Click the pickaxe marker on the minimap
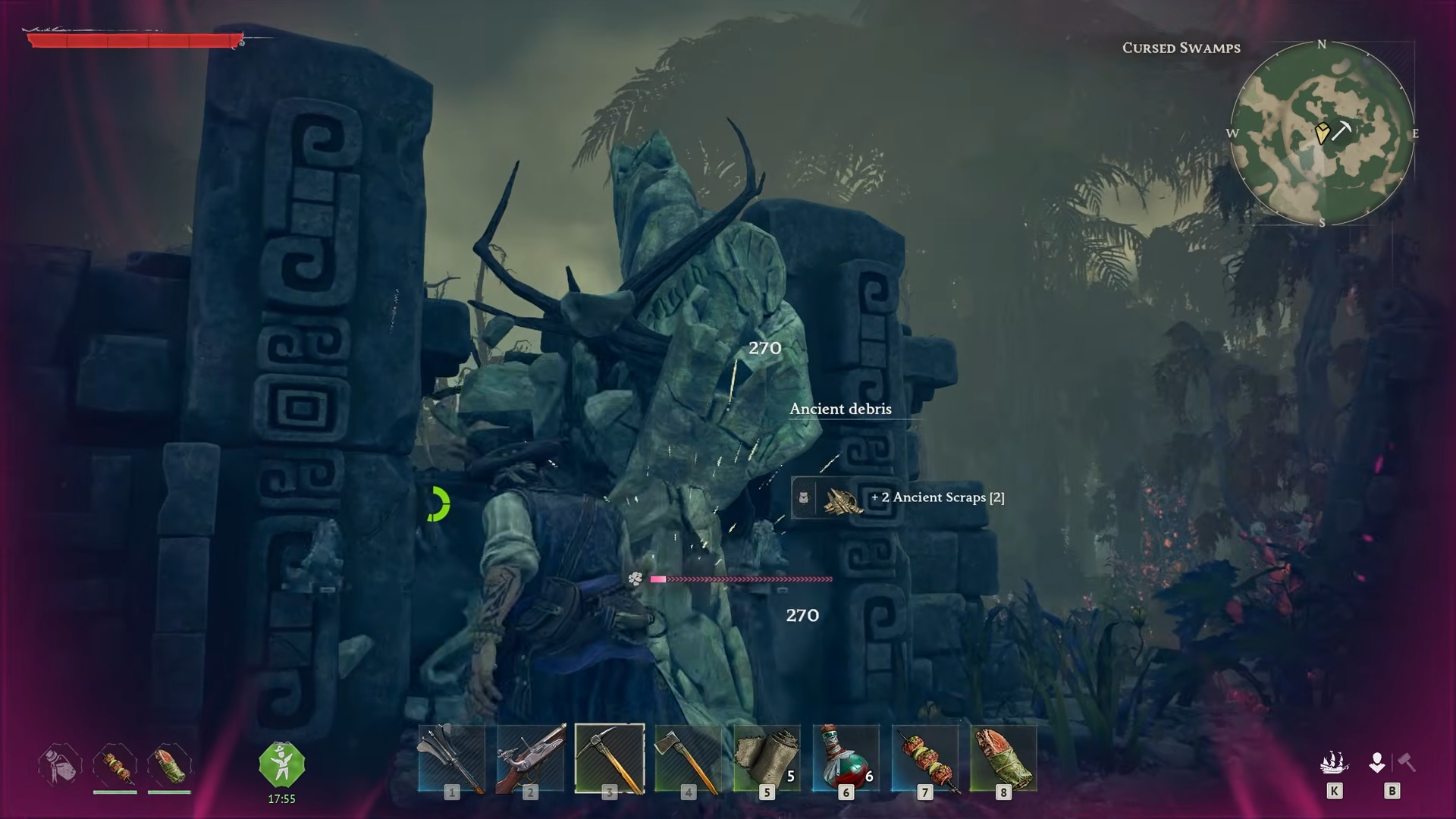 (x=1341, y=130)
